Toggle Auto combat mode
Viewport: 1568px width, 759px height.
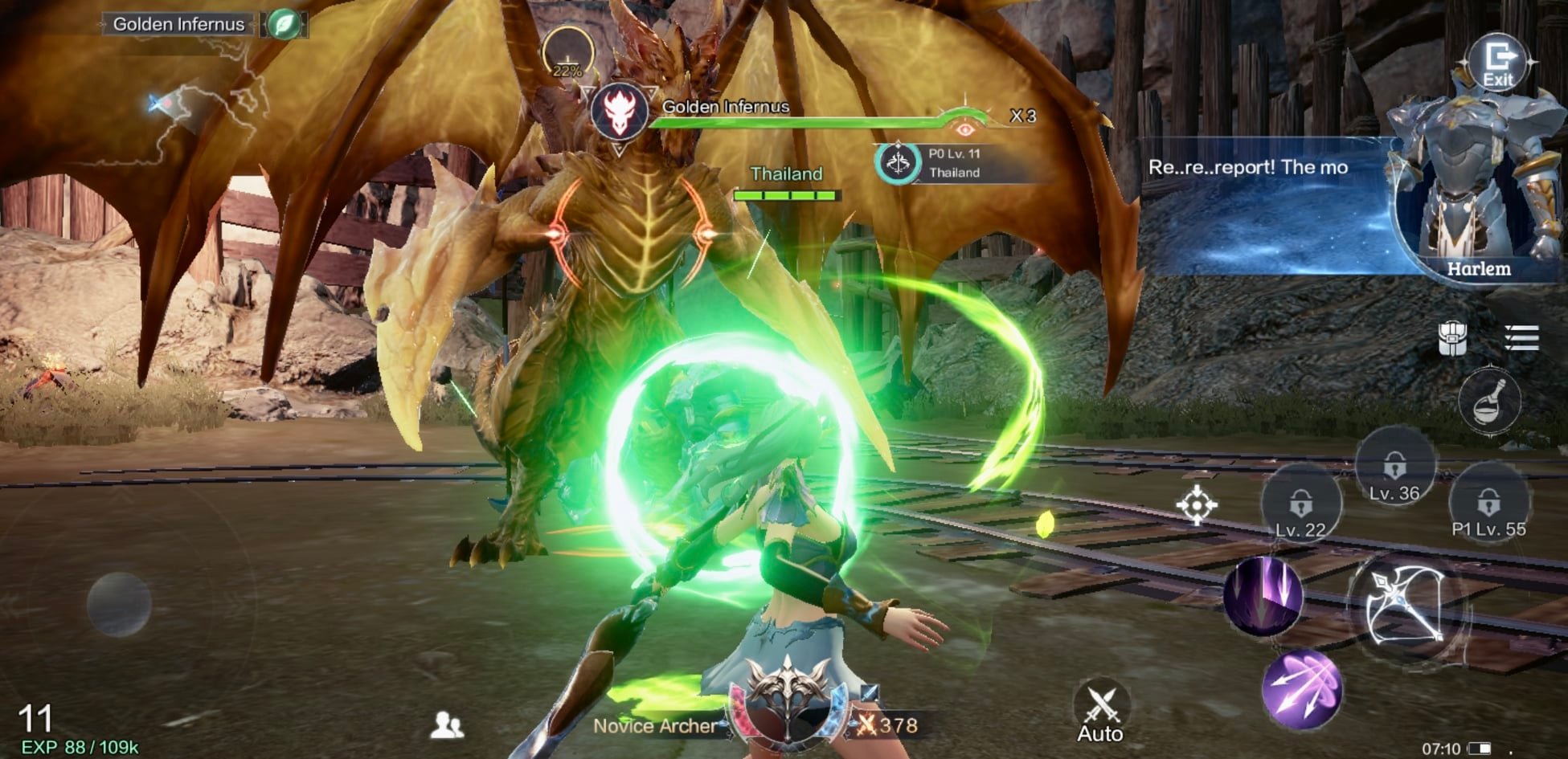1100,712
